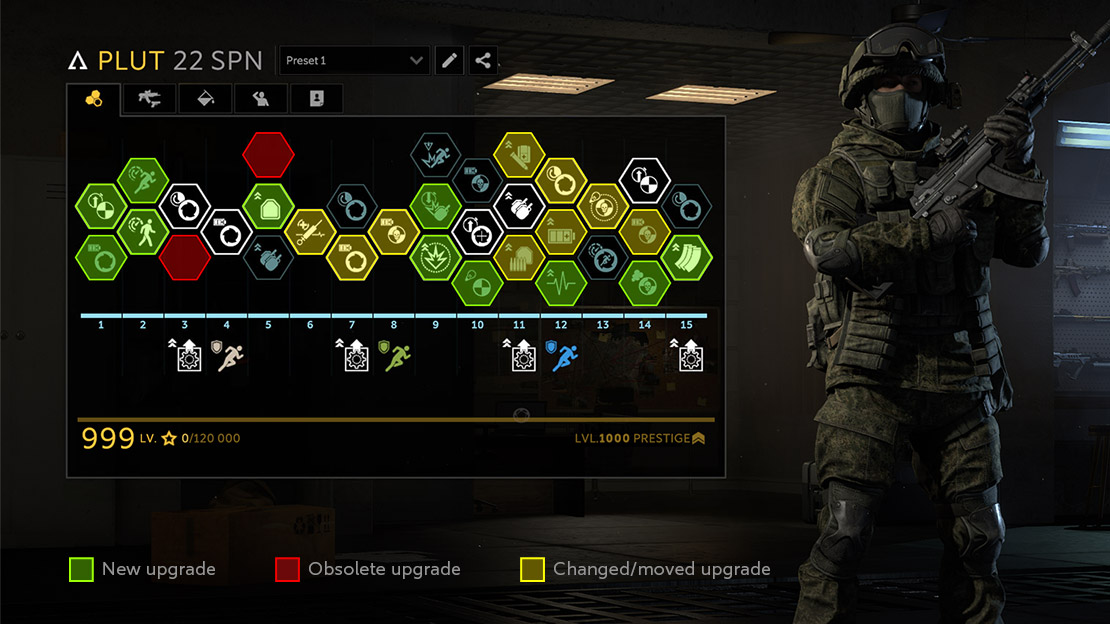The image size is (1110, 624).
Task: Choose the green heartbeat pulse upgrade
Action: 561,283
